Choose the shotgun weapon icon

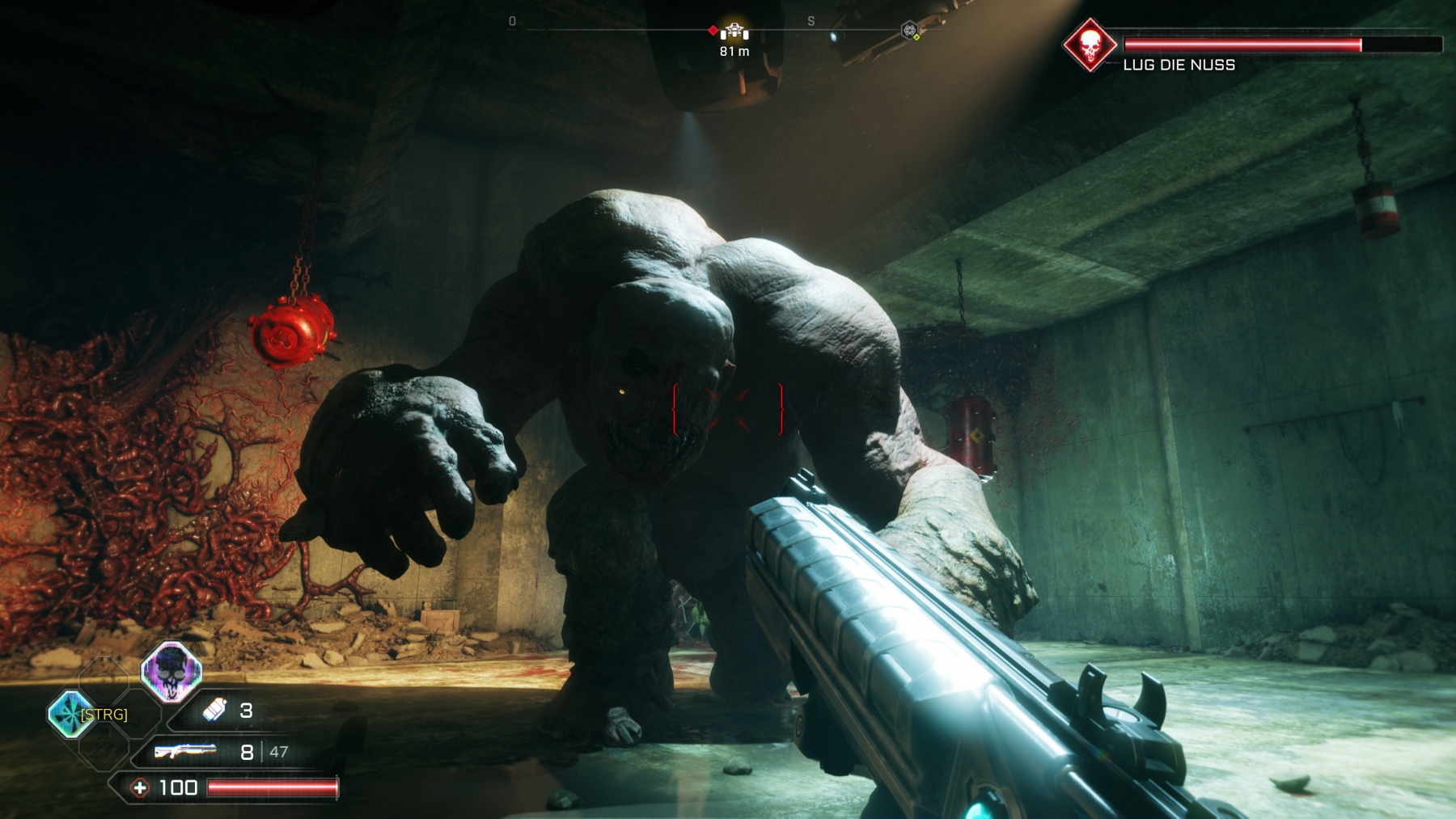point(185,752)
